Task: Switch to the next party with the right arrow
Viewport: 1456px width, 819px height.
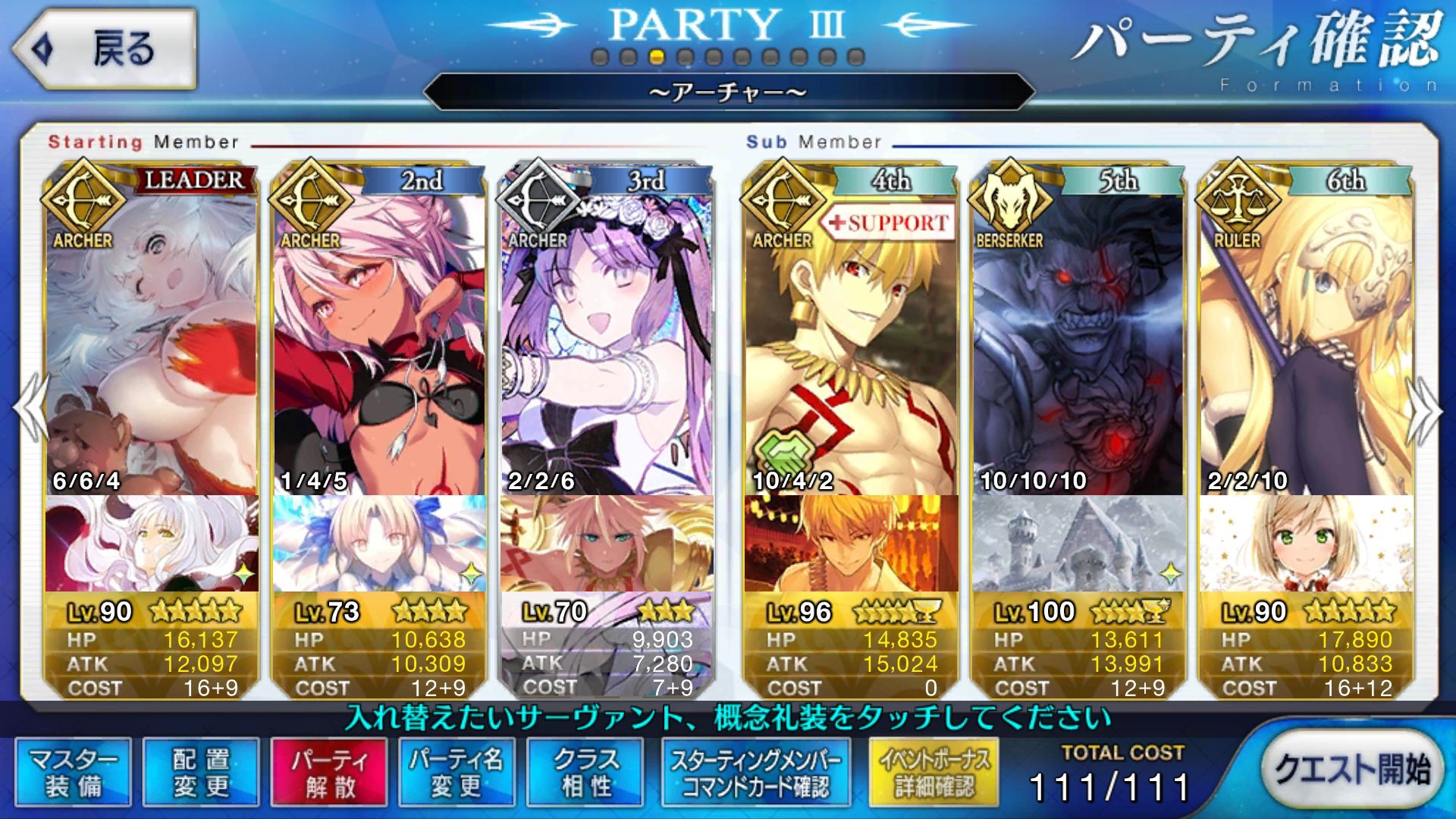Action: point(1424,409)
